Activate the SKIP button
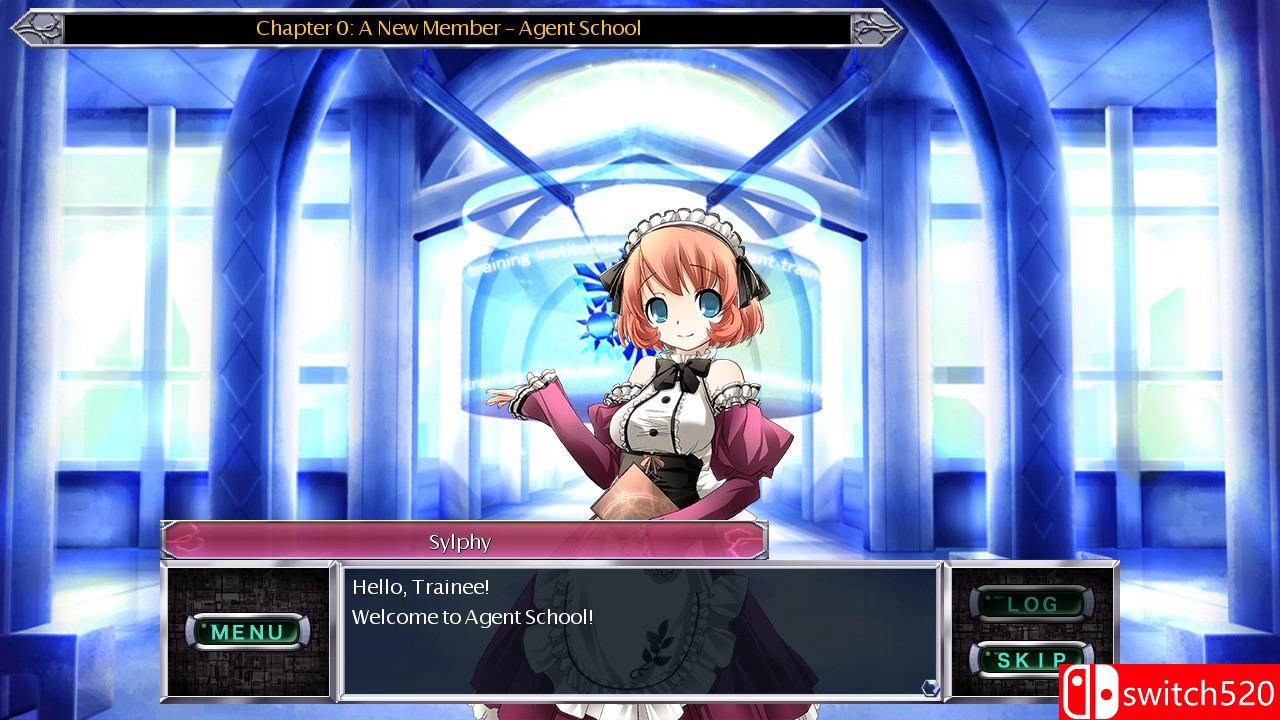 (x=1031, y=660)
